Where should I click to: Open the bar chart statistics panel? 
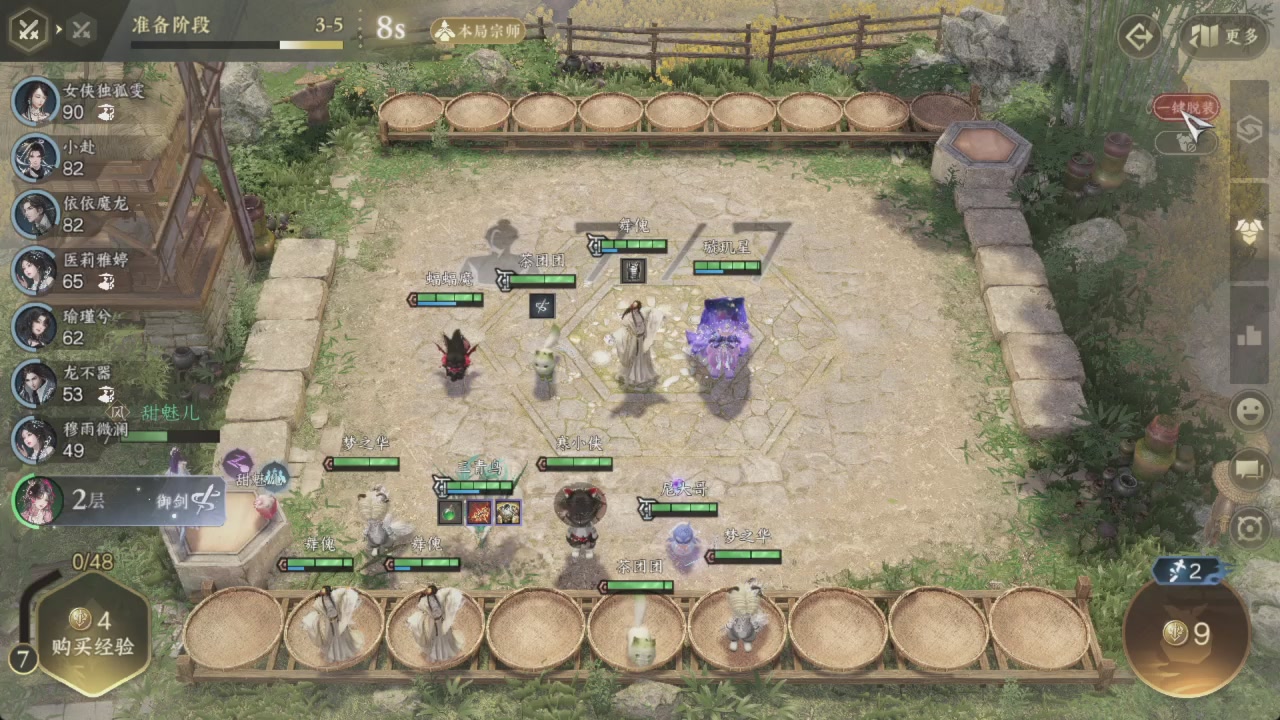coord(1249,335)
